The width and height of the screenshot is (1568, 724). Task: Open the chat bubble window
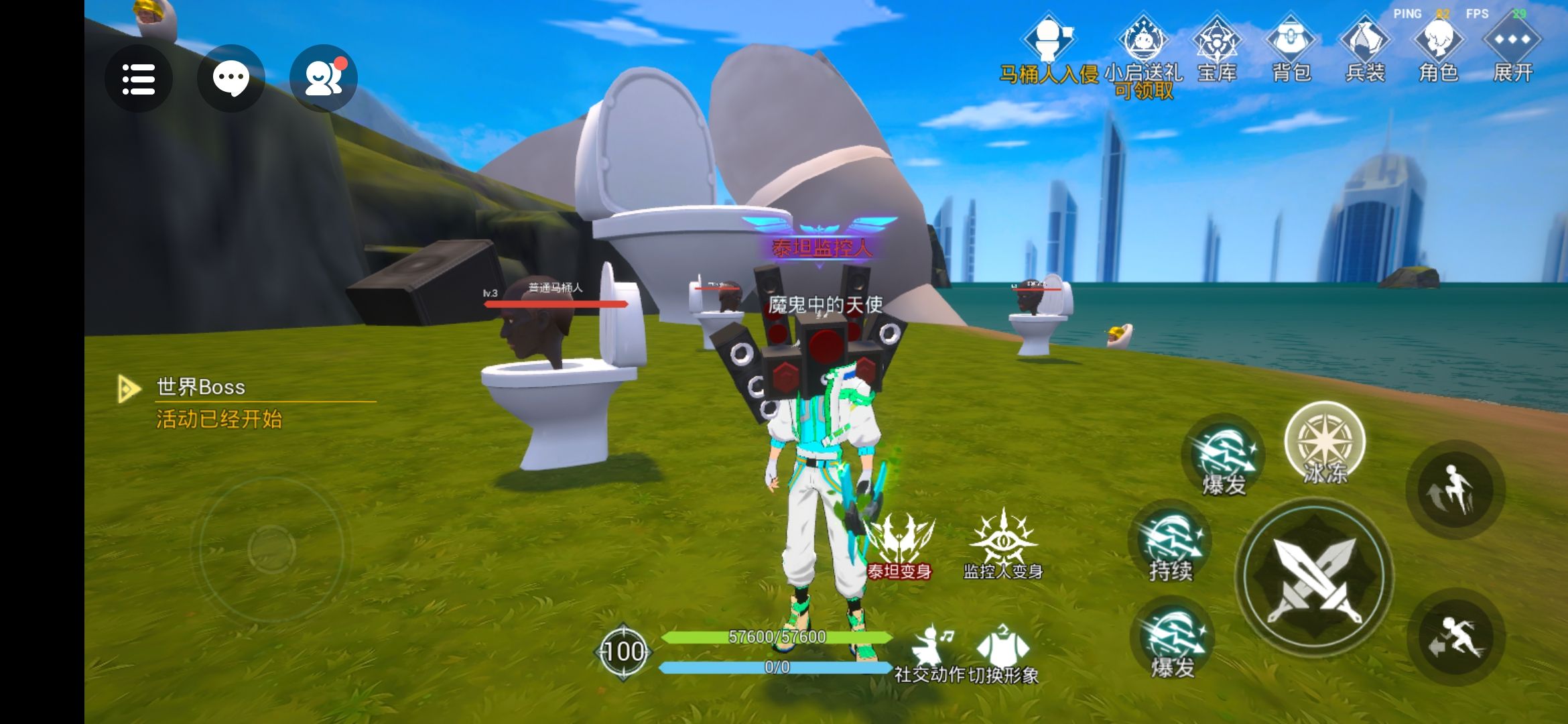click(x=231, y=79)
